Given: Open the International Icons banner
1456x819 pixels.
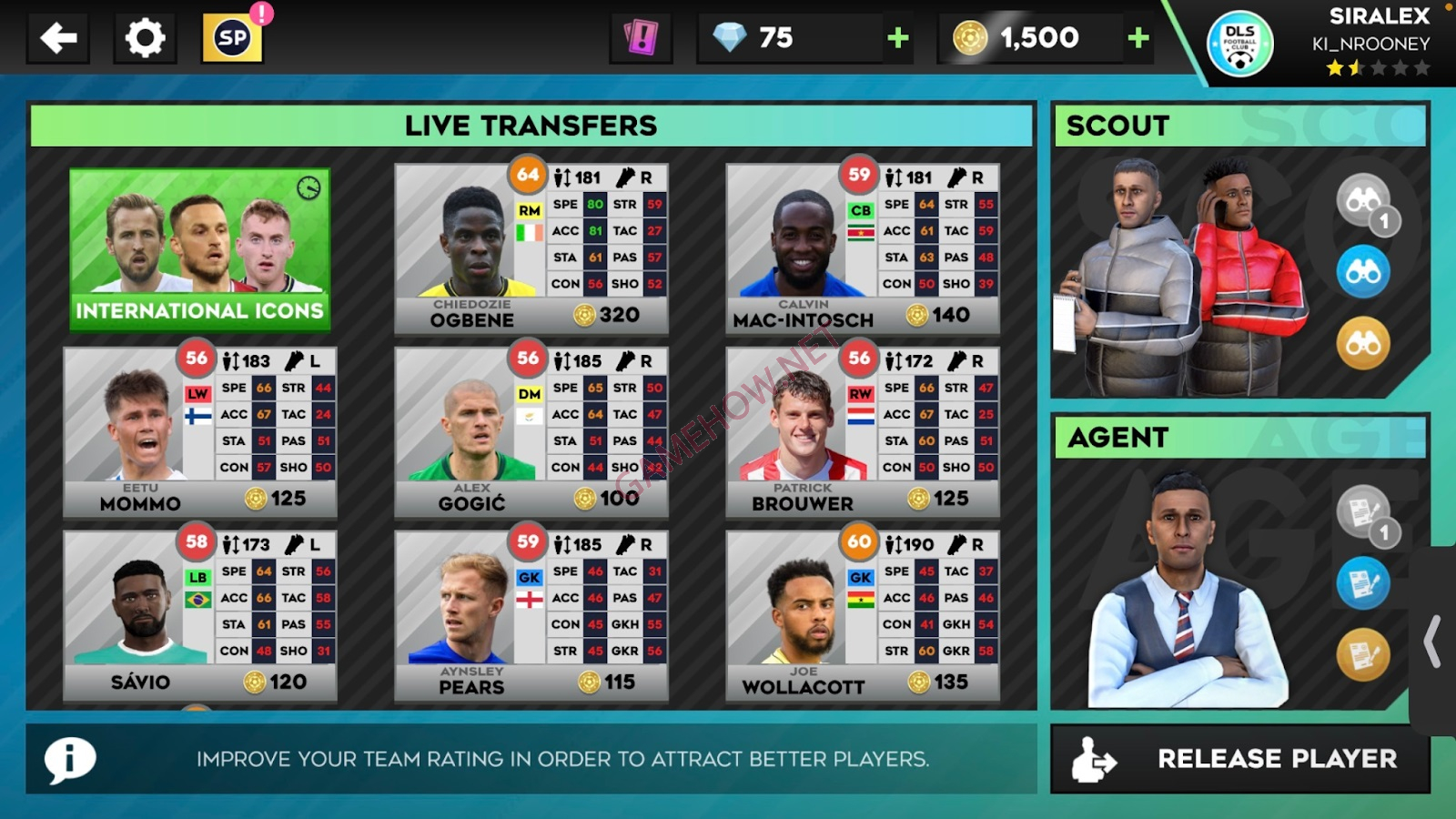Looking at the screenshot, I should pos(199,248).
